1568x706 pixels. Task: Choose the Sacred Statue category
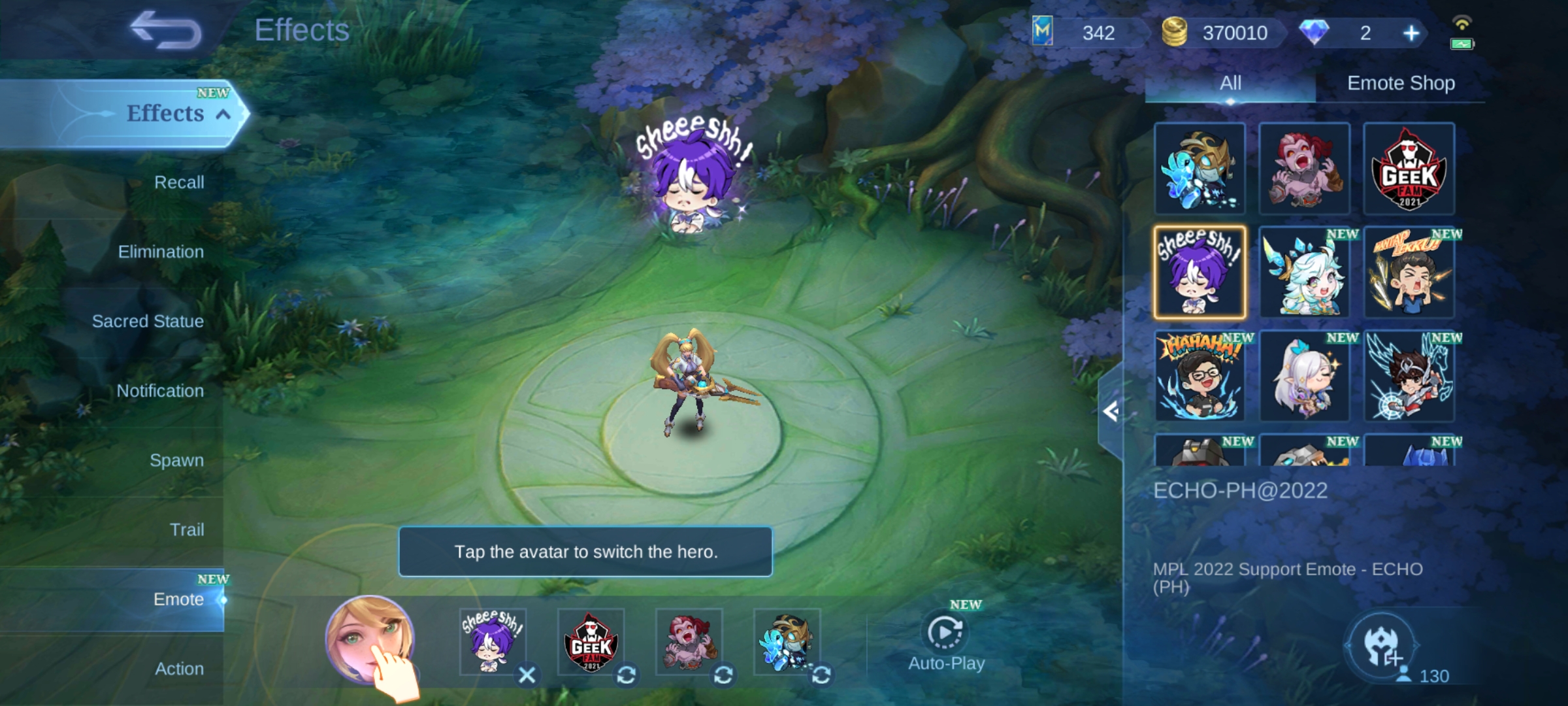(148, 321)
